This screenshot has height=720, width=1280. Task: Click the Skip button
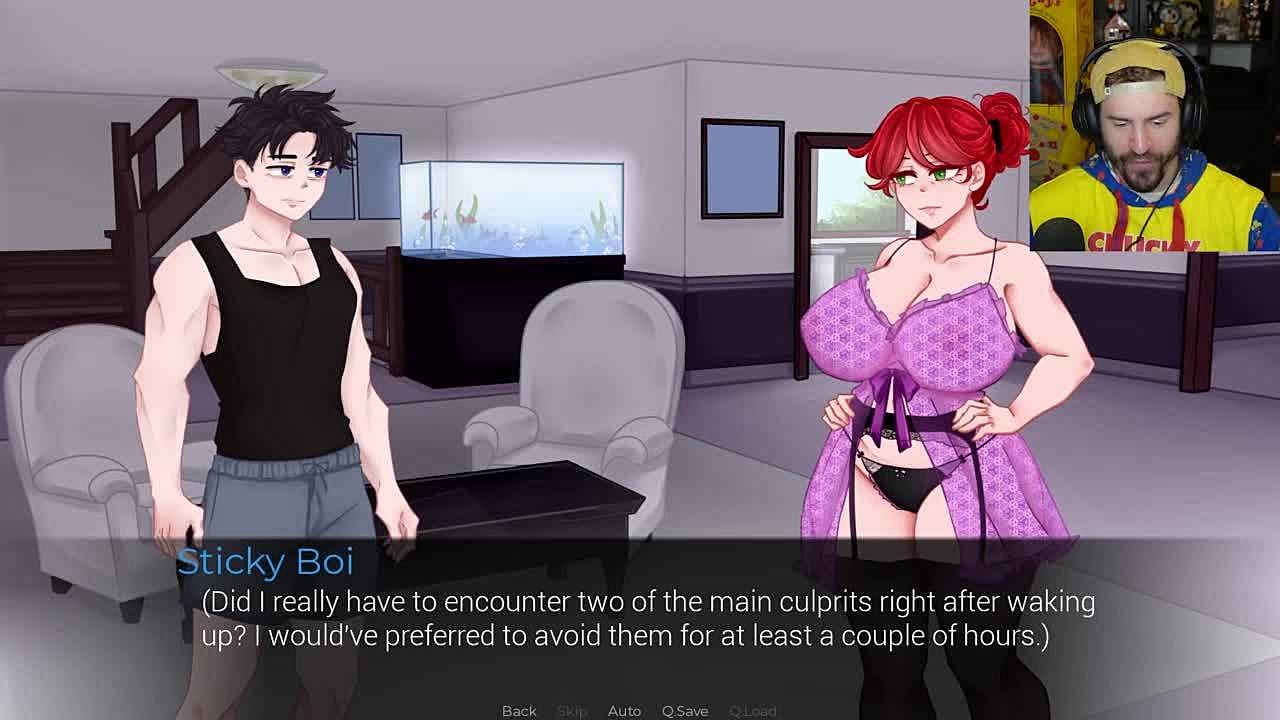pos(572,710)
